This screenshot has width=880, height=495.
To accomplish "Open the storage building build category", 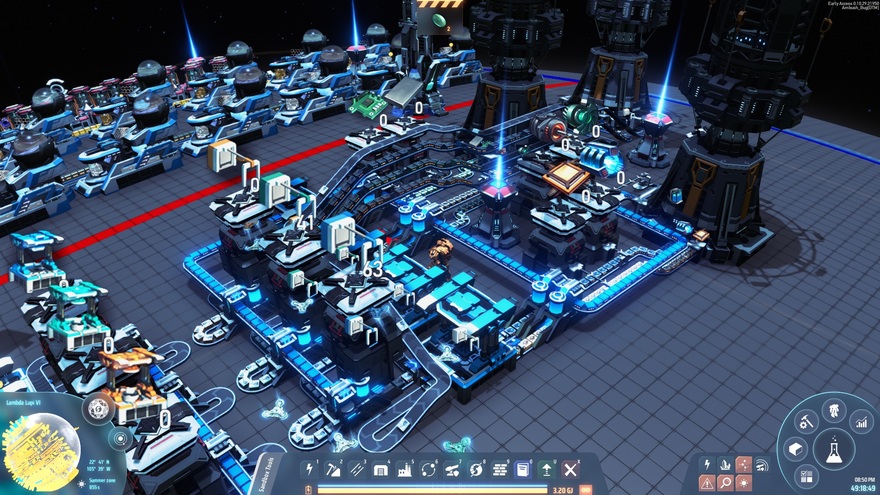I will [x=381, y=469].
